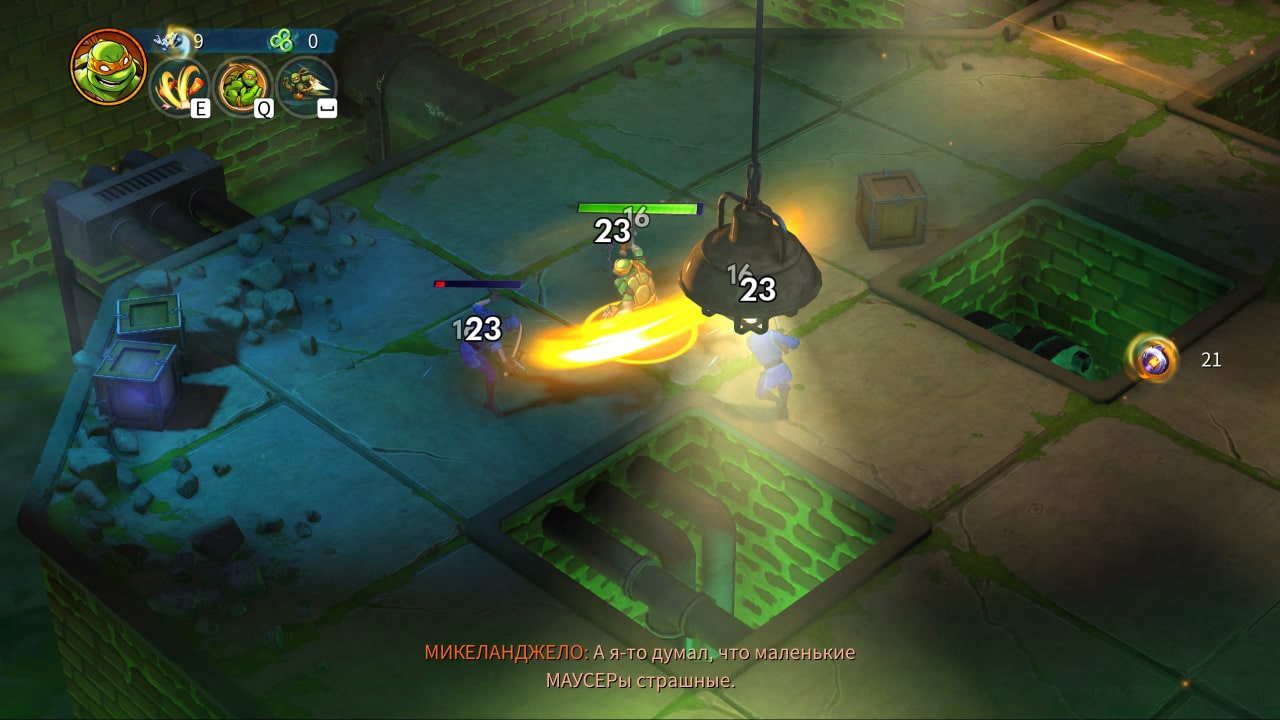
Task: Click Michelangelo's character portrait
Action: pyautogui.click(x=108, y=66)
